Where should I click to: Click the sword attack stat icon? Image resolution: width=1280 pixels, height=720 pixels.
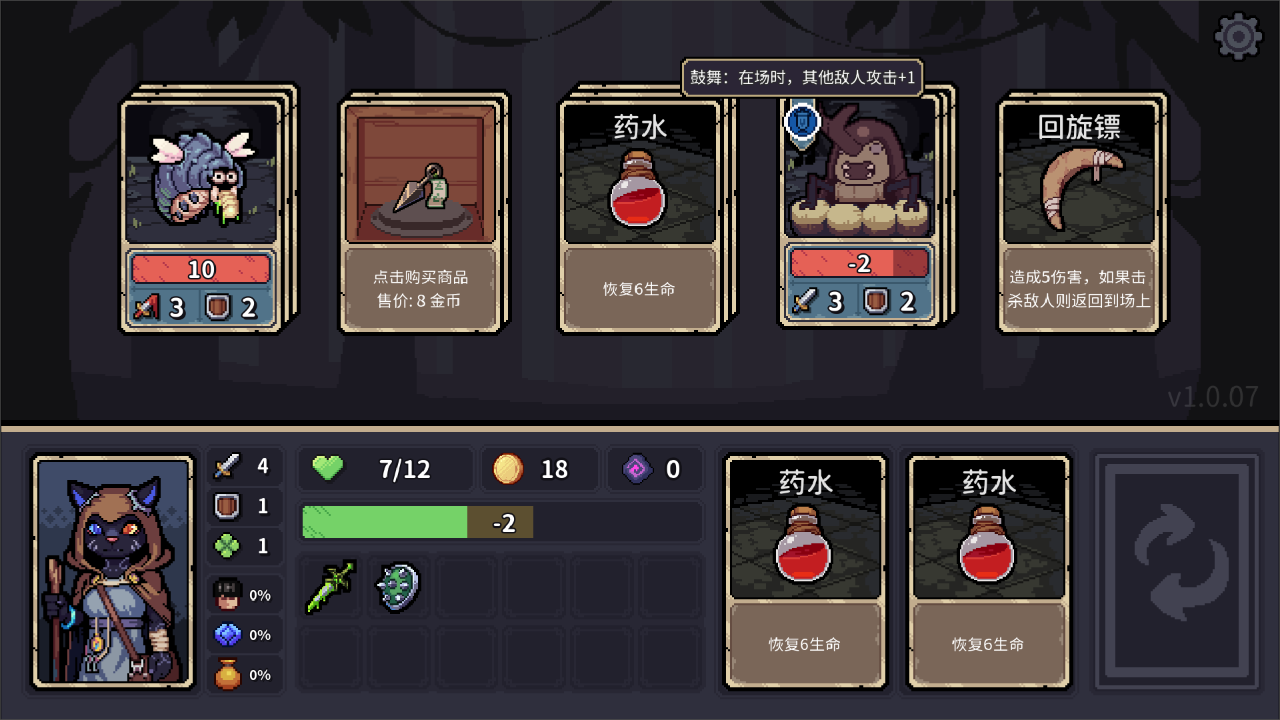click(228, 466)
